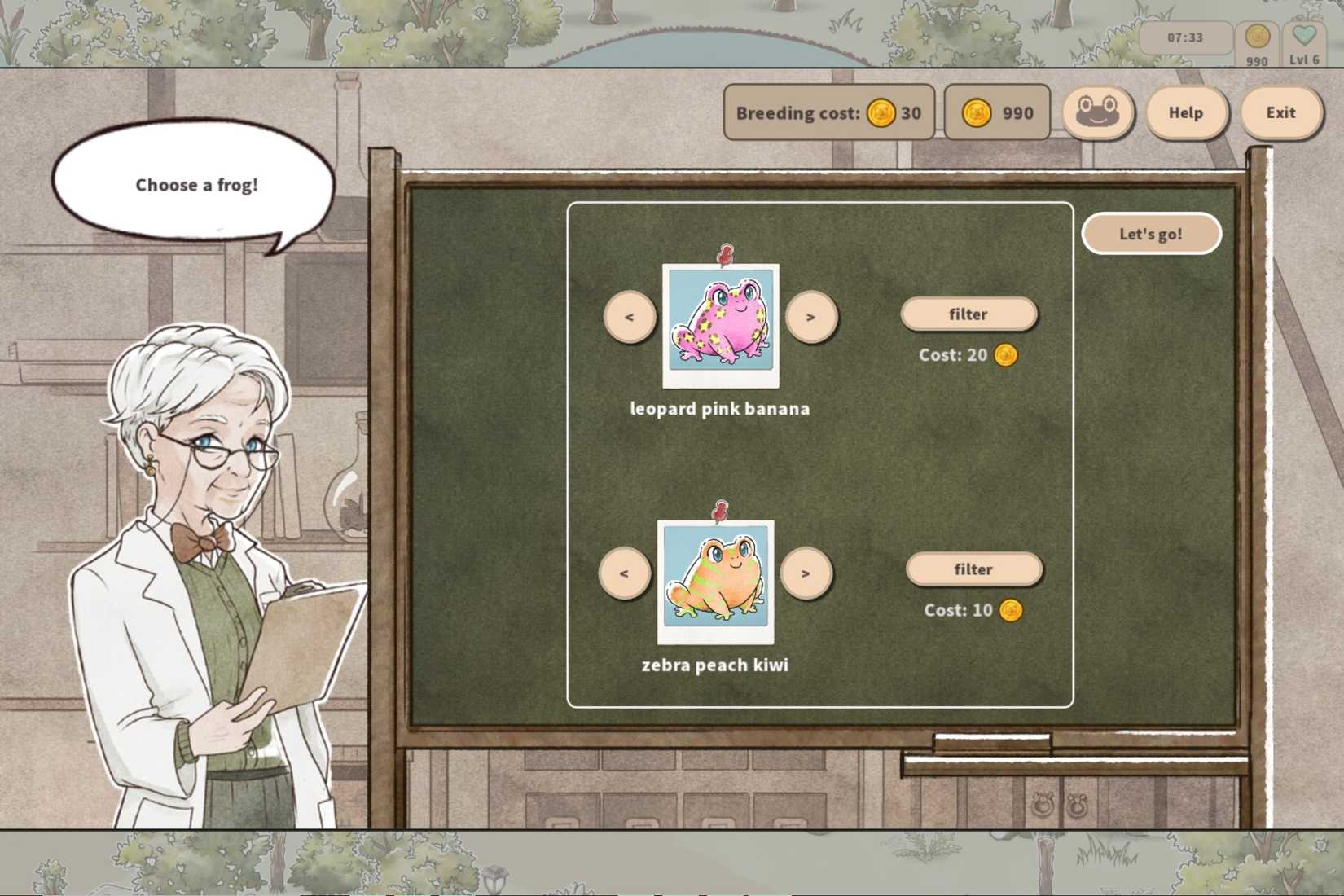Exit the breeding screen
This screenshot has width=1344, height=896.
(x=1281, y=112)
